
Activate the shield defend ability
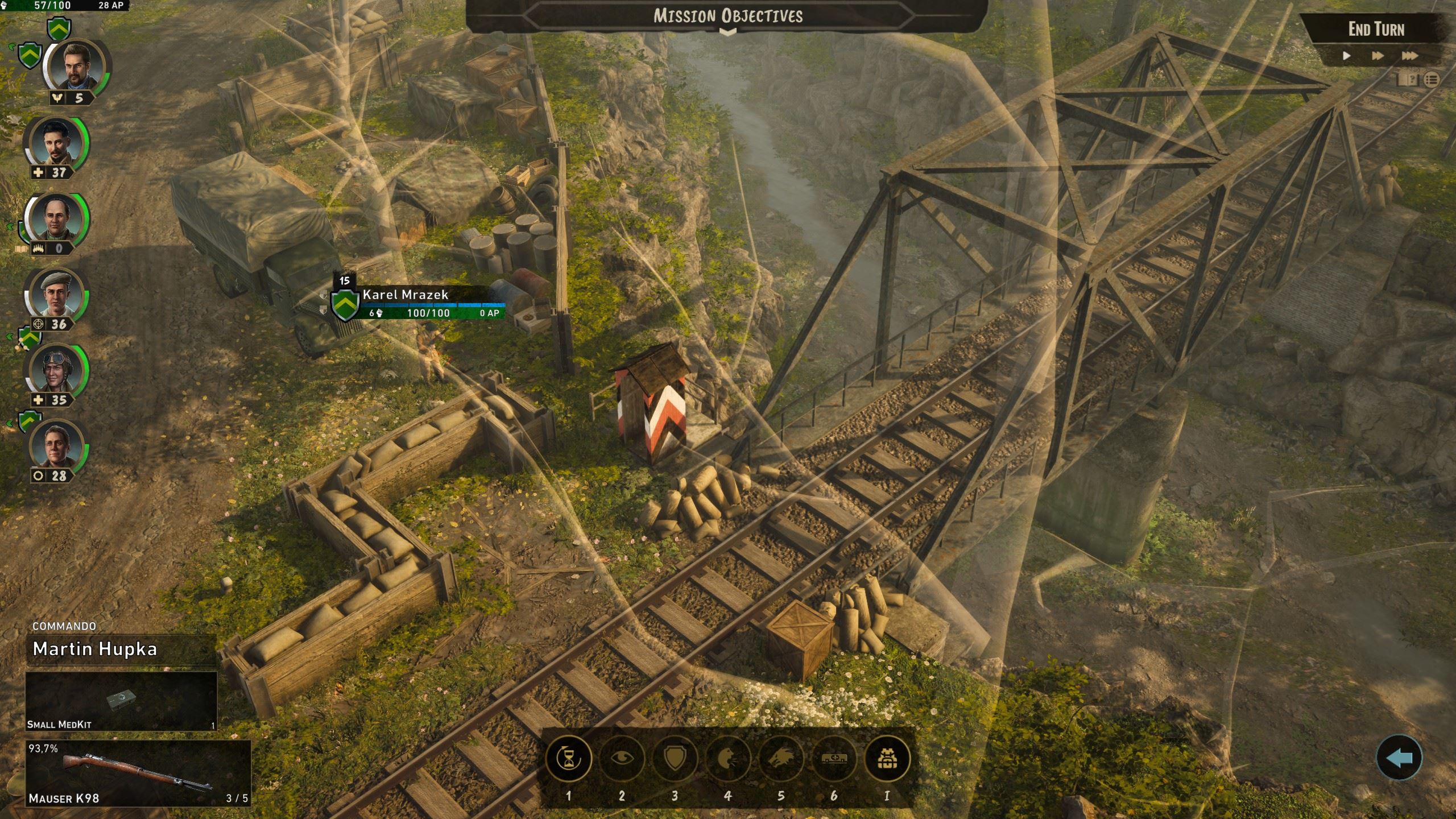(x=675, y=759)
